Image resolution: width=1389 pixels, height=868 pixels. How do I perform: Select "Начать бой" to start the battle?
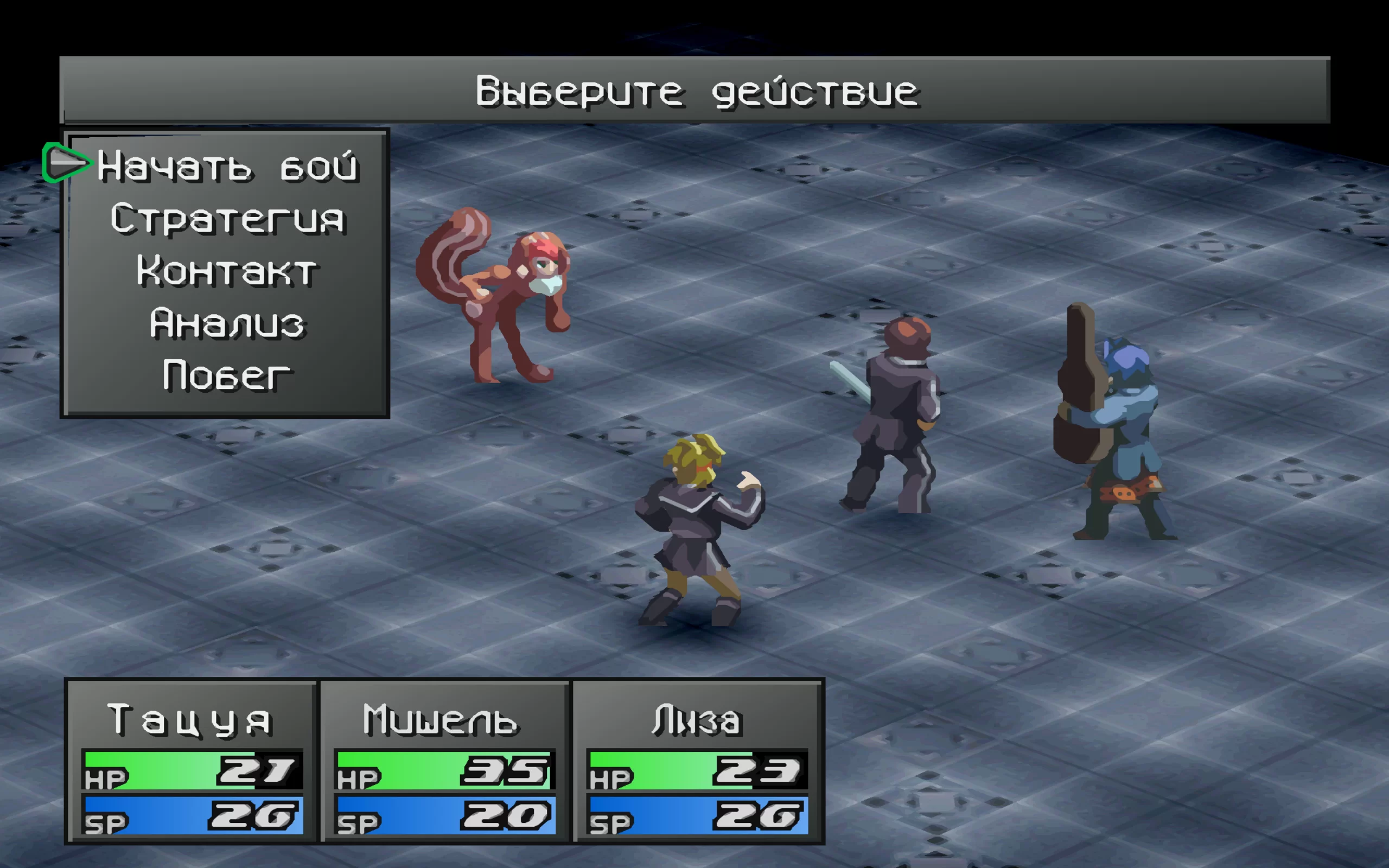tap(227, 167)
